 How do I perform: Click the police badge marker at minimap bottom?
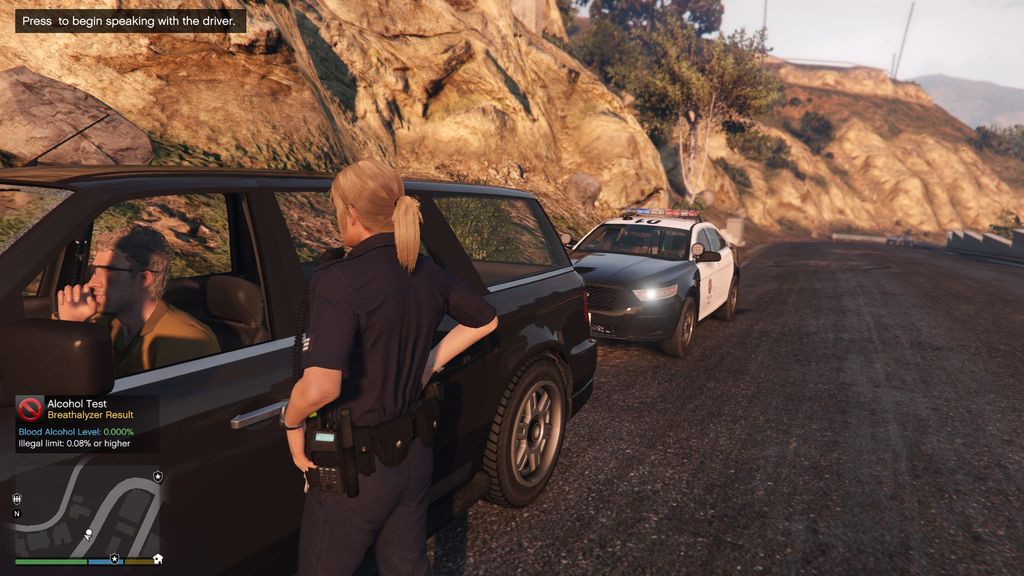[114, 558]
